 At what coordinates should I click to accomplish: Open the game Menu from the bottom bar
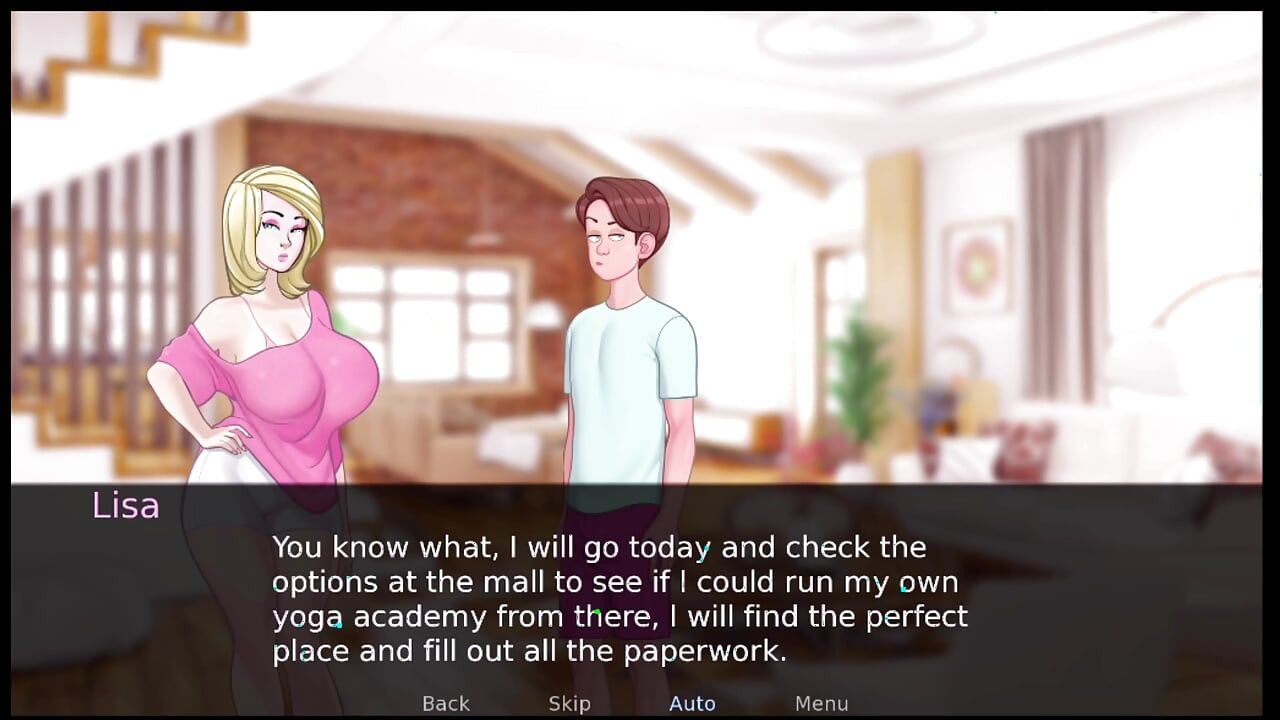click(821, 703)
